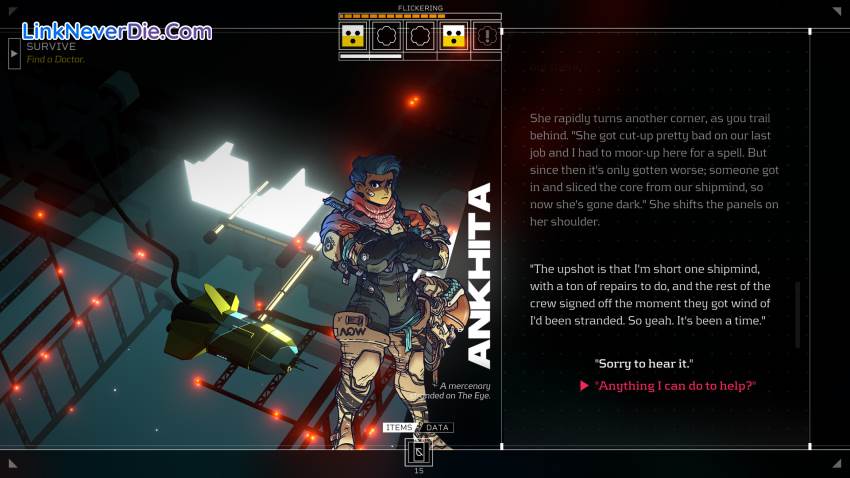Select "Anything I can do to help?" reply
Viewport: 850px width, 478px height.
(675, 386)
